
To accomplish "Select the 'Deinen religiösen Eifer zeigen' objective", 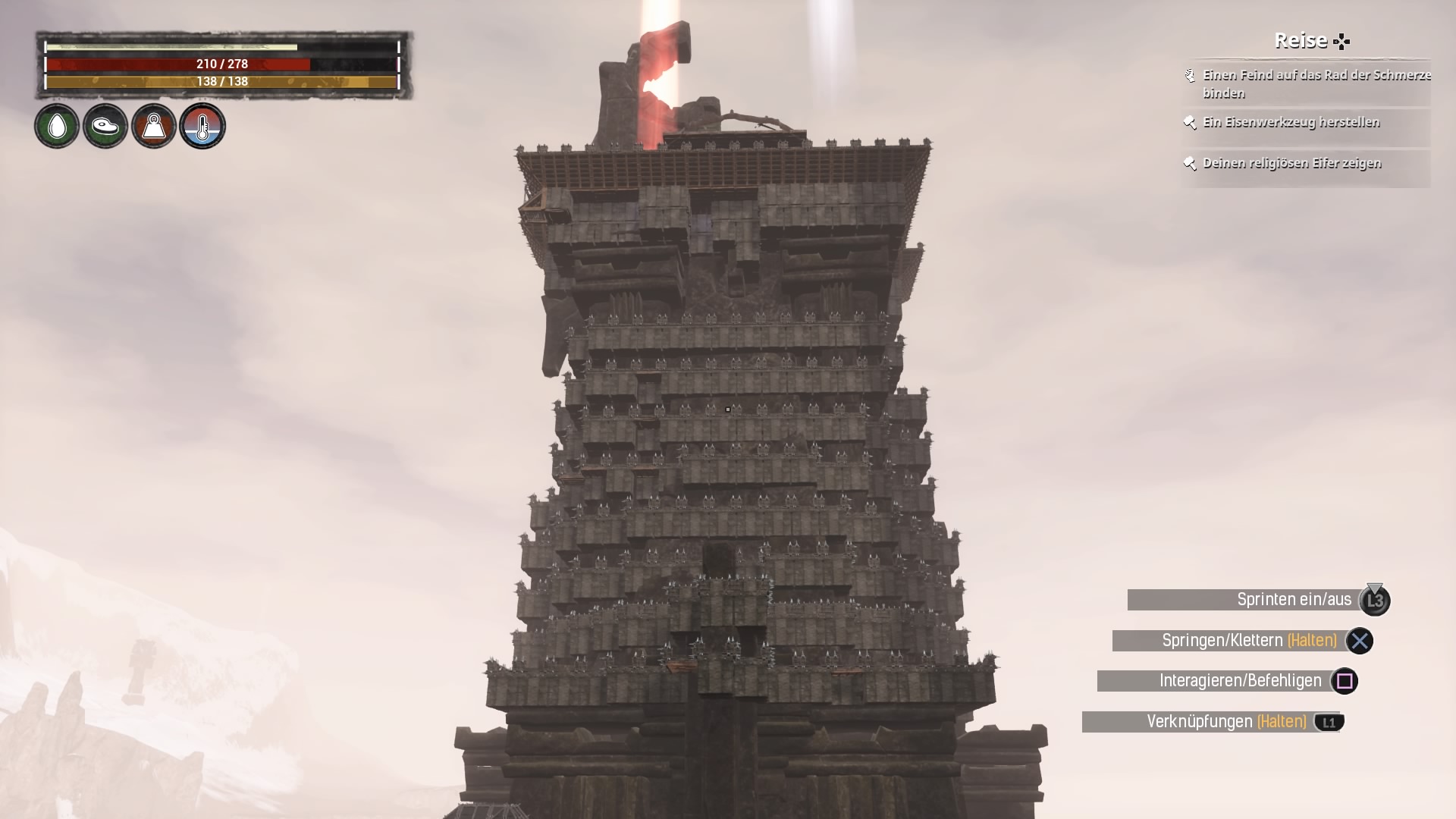I will coord(1291,164).
